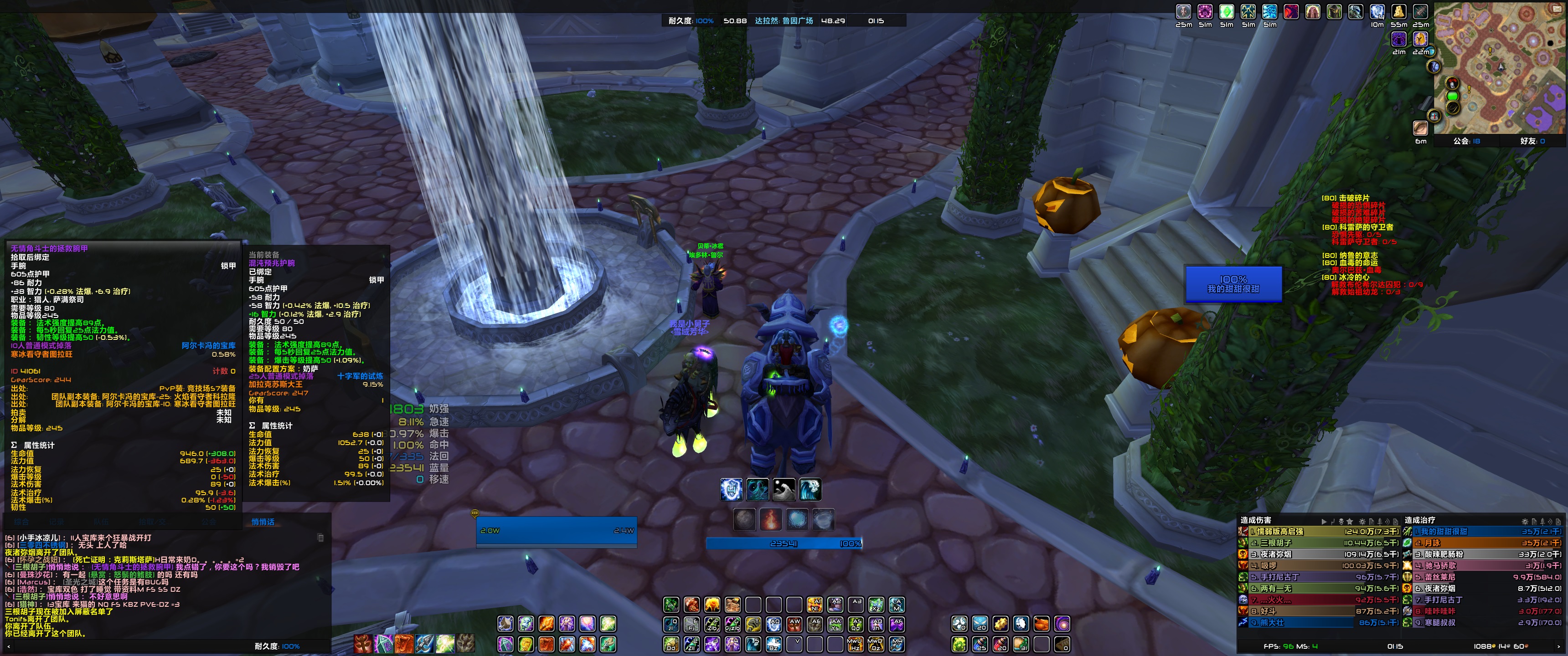Select the 公会 guild chat tab
Viewport: 1568px width, 656px height.
(209, 522)
